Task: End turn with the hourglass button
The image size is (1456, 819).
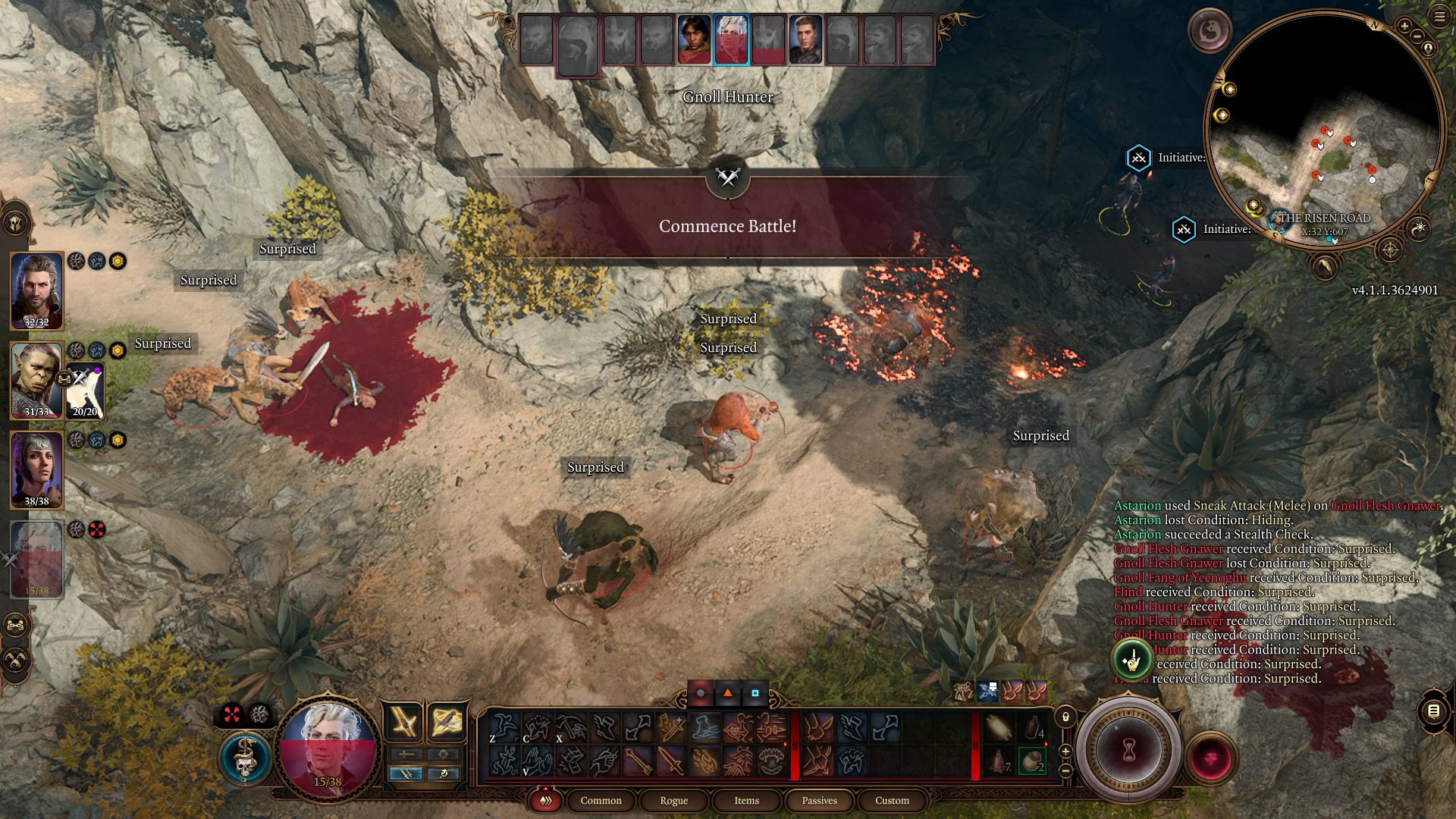Action: (1128, 751)
